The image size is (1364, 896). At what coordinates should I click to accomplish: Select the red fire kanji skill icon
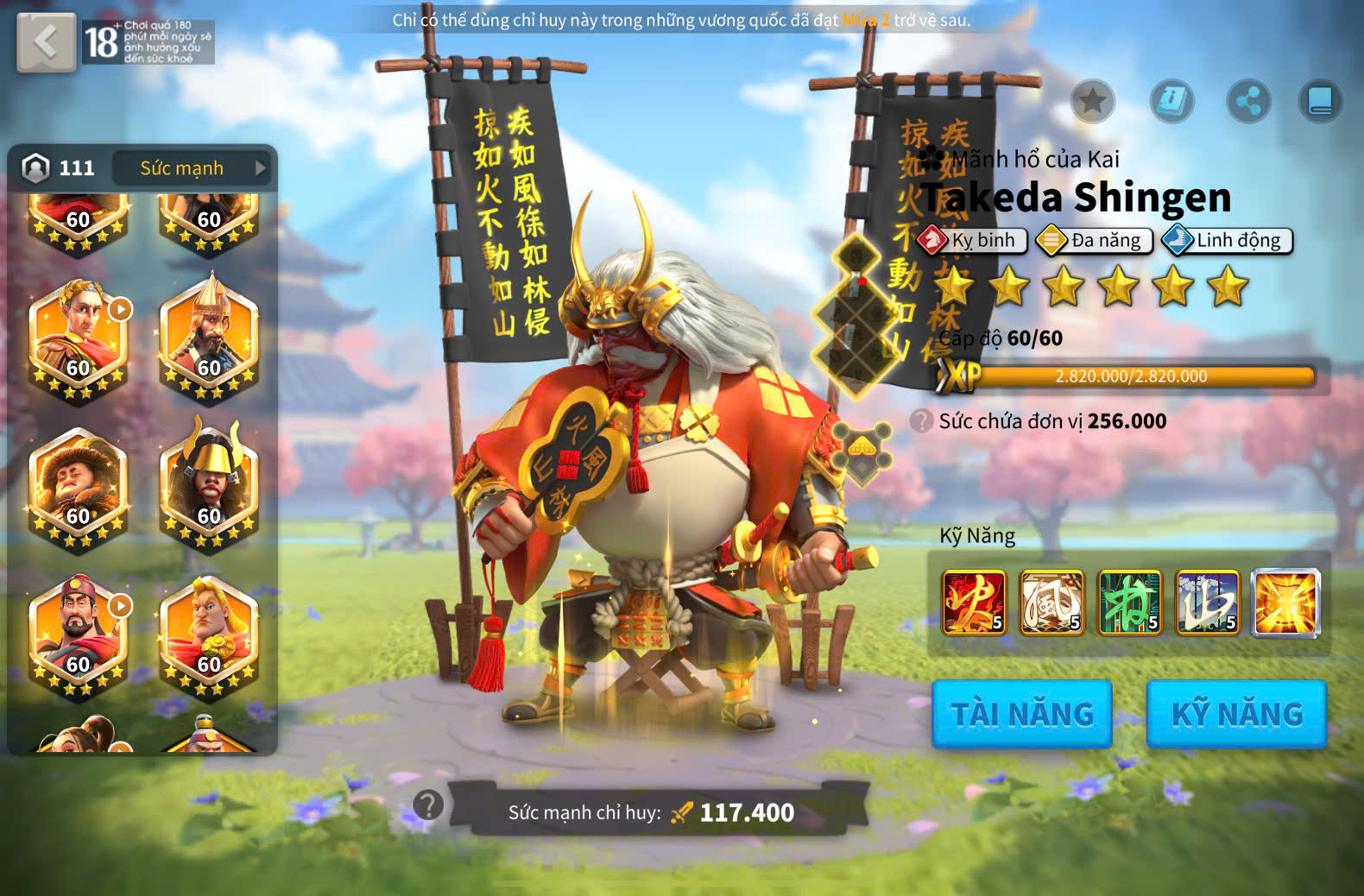(974, 603)
